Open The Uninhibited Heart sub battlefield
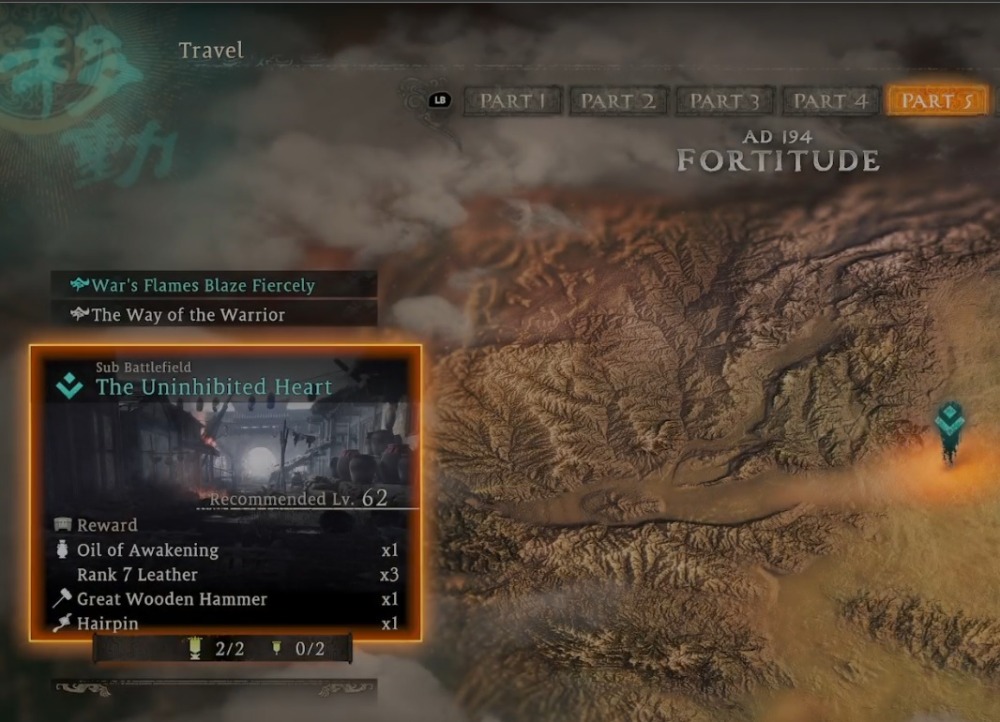 [x=214, y=386]
